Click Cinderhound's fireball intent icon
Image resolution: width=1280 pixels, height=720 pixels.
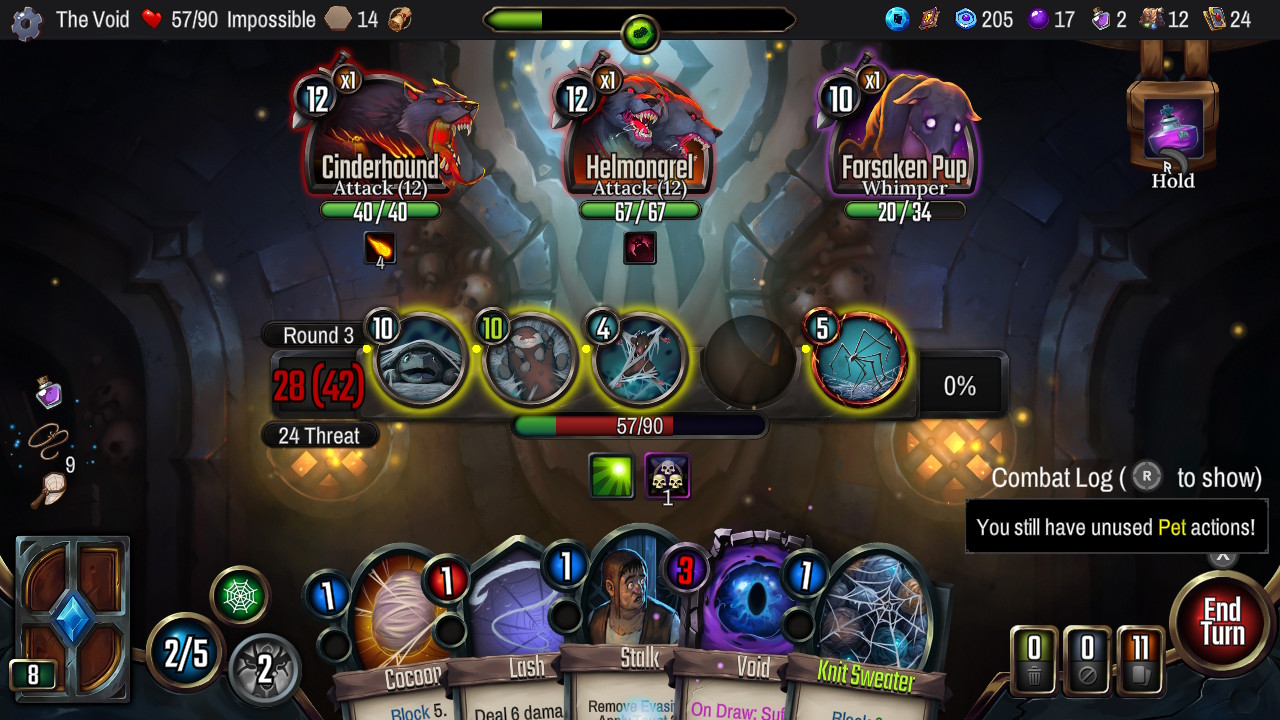[381, 249]
